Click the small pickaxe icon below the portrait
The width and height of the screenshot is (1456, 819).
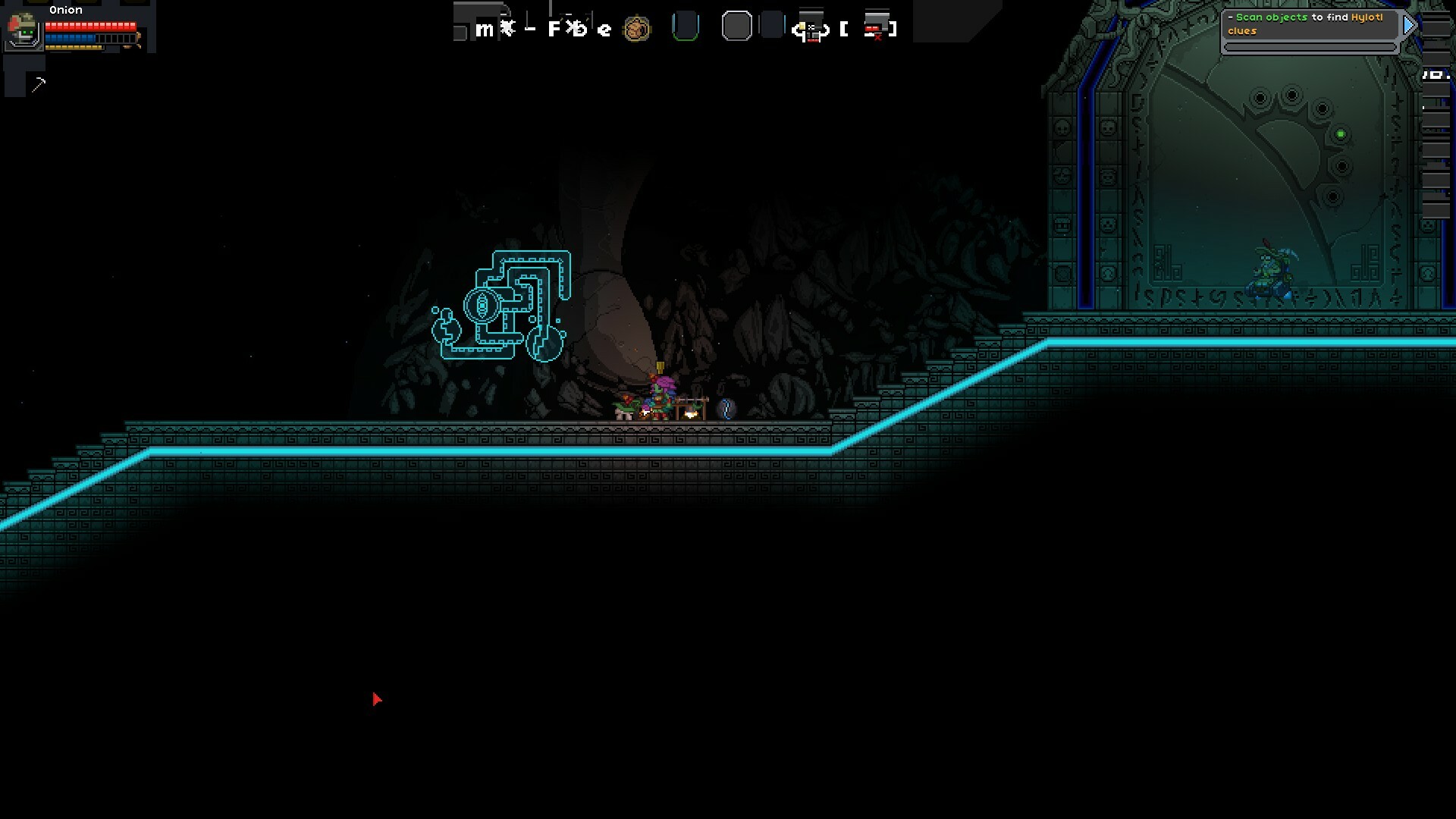pyautogui.click(x=38, y=83)
